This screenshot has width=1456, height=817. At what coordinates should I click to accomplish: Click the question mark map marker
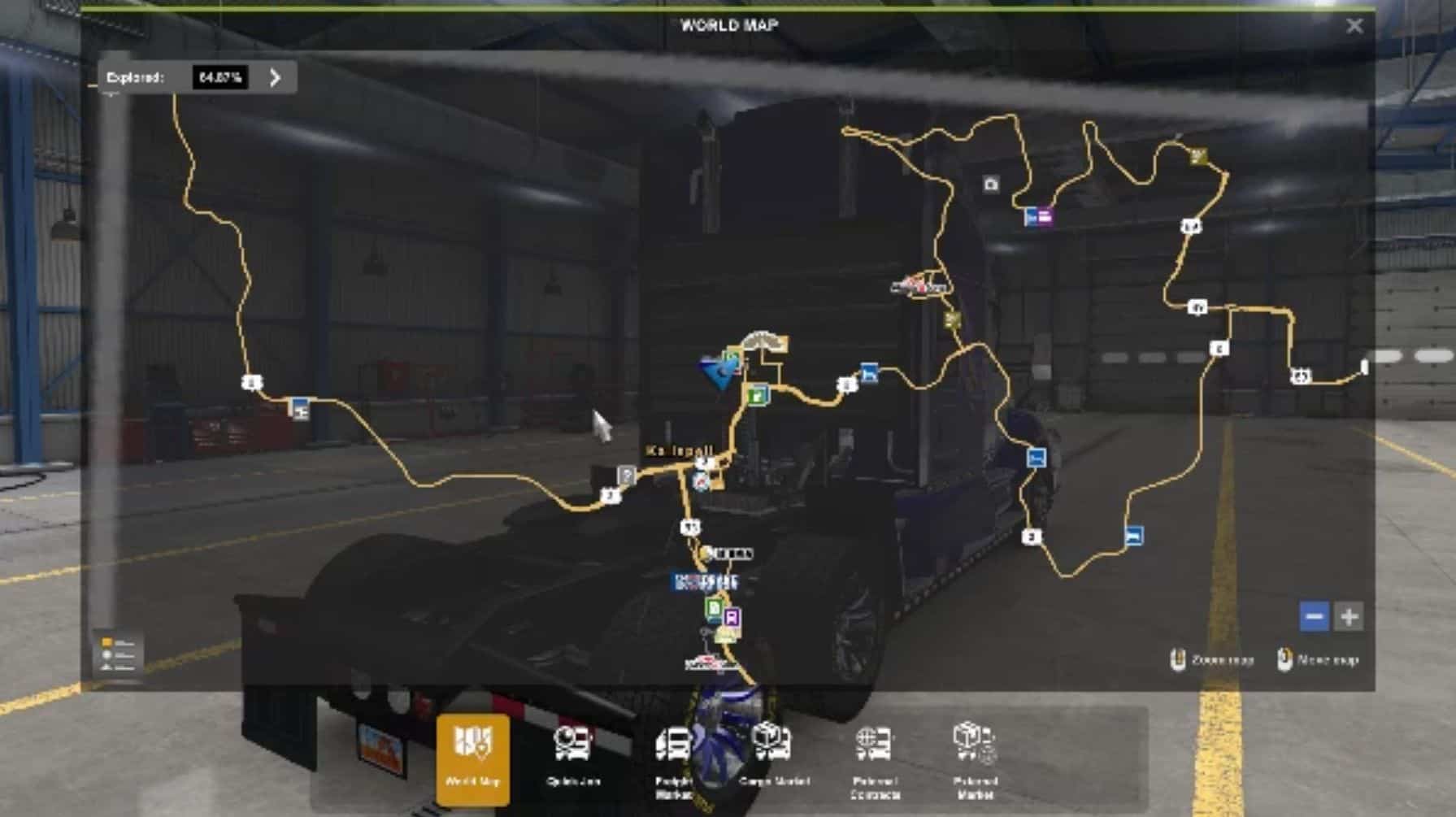(626, 476)
